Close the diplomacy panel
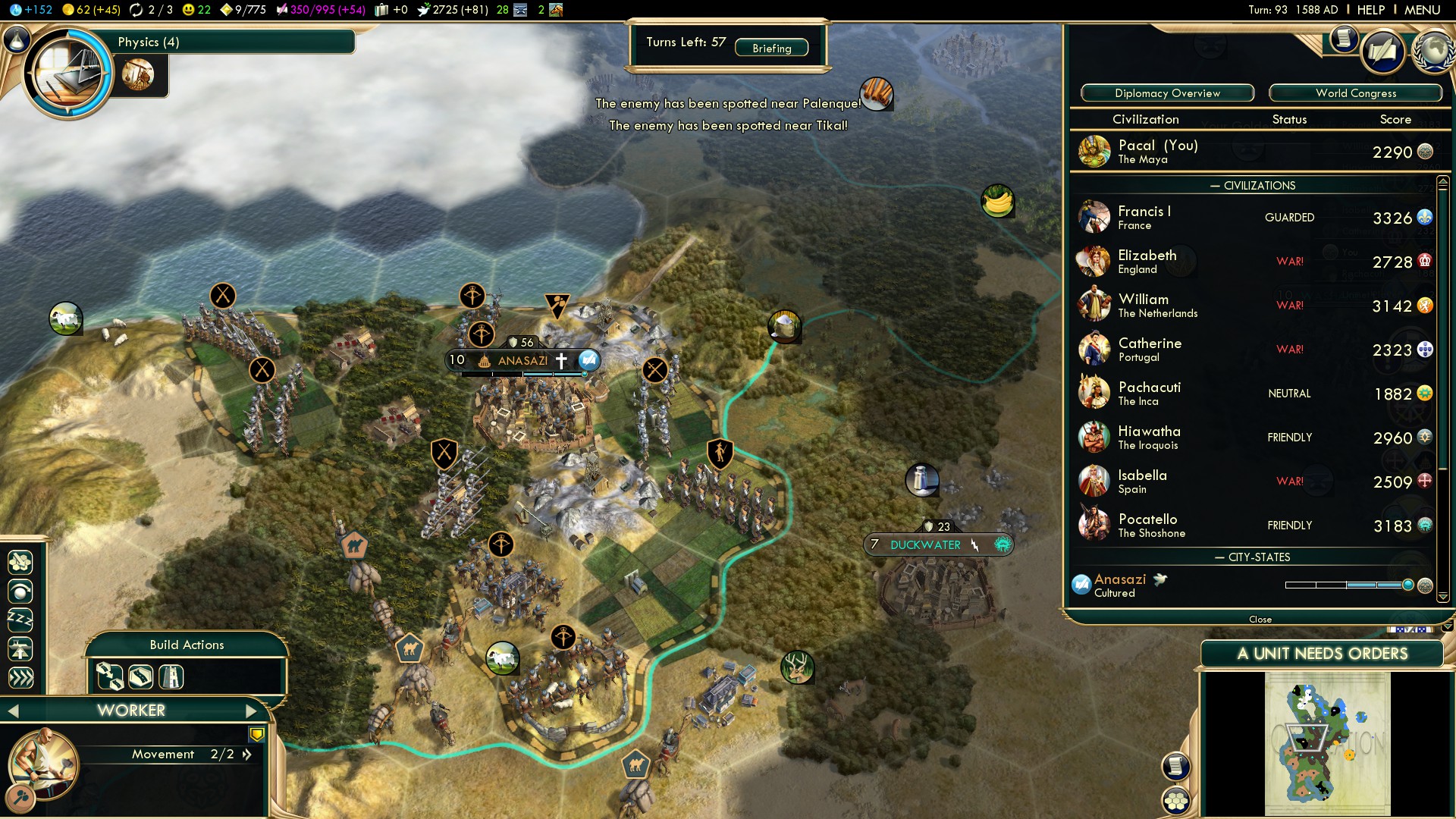 coord(1260,620)
